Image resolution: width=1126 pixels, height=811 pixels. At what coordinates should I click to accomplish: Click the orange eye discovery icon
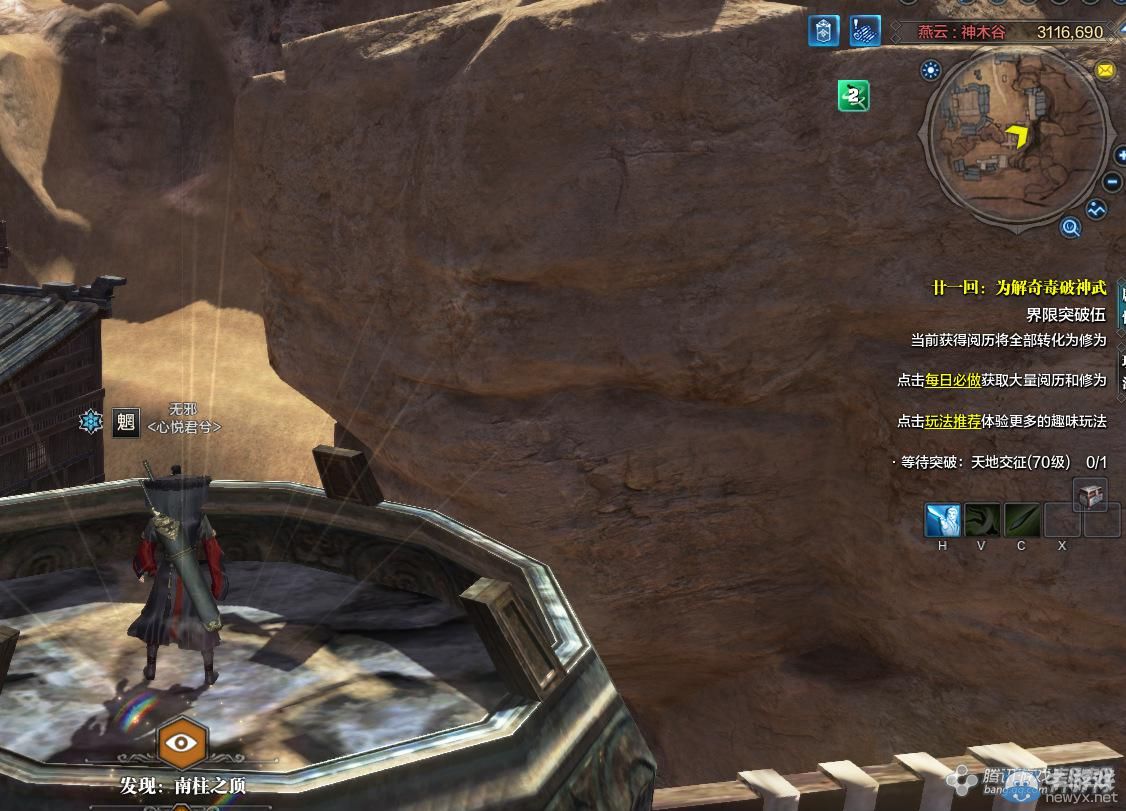pos(182,743)
